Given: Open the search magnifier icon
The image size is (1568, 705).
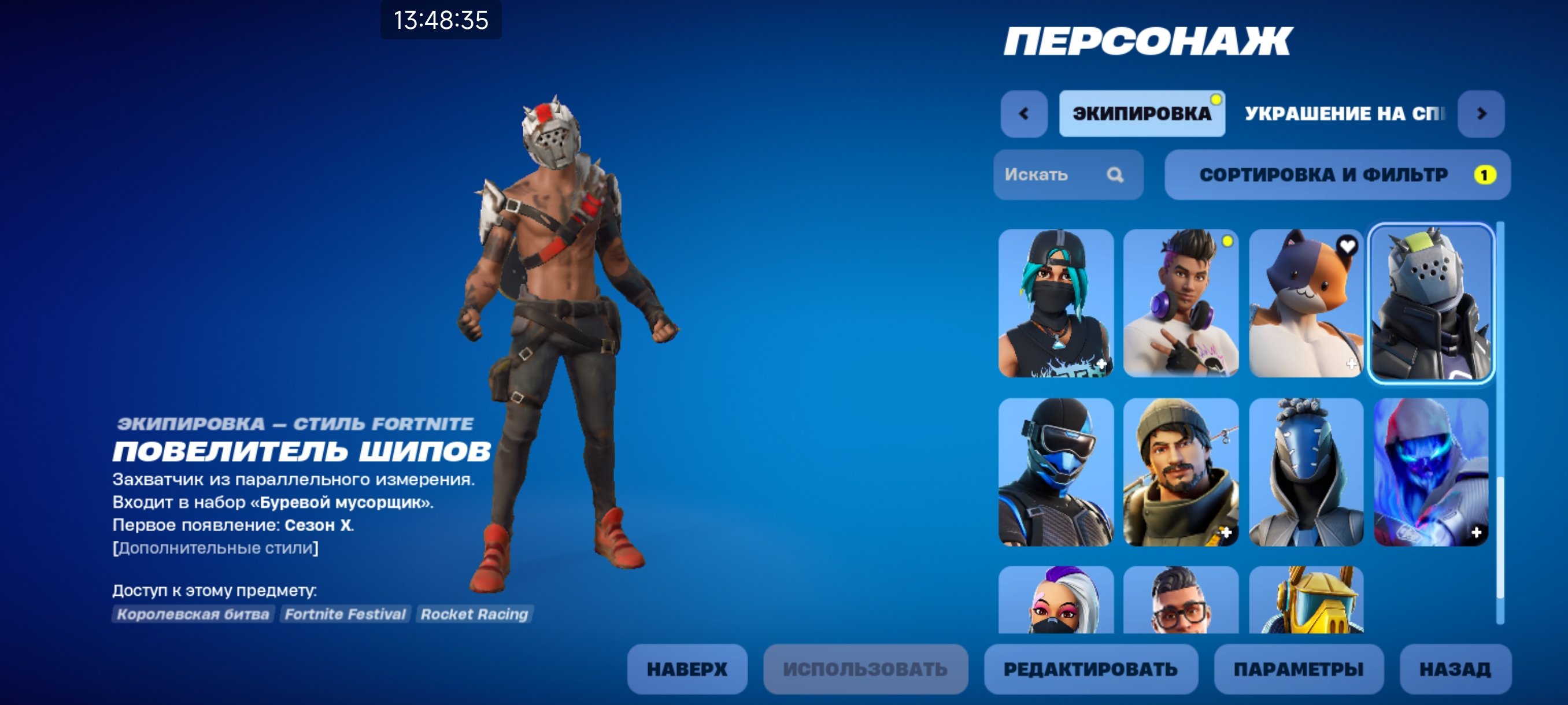Looking at the screenshot, I should pos(1116,175).
